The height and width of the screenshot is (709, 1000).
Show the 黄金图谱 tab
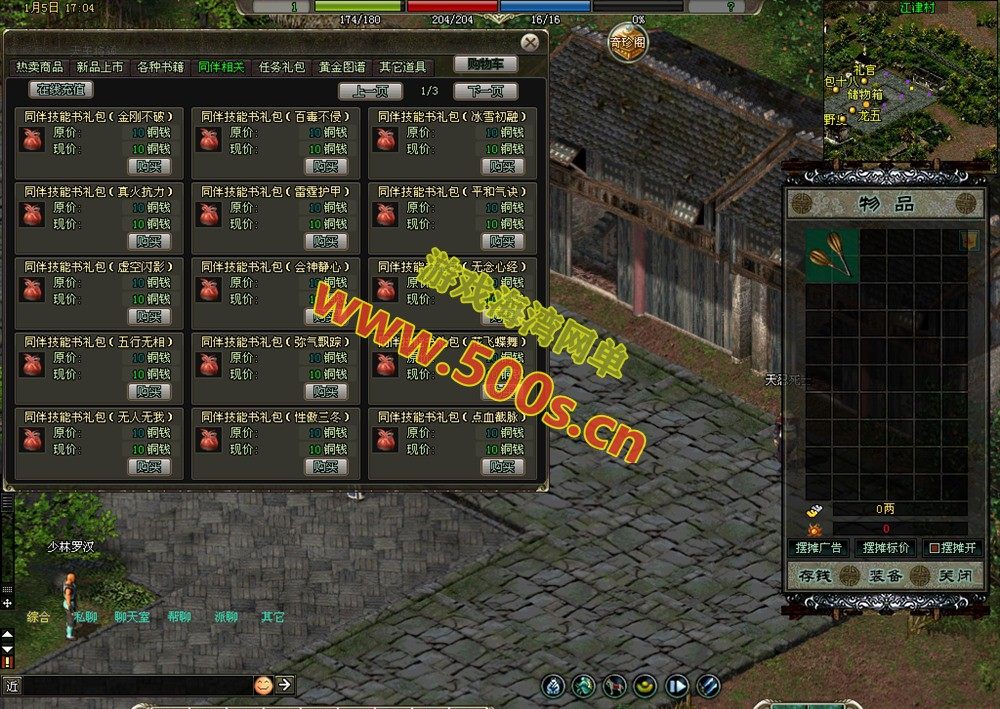(342, 67)
